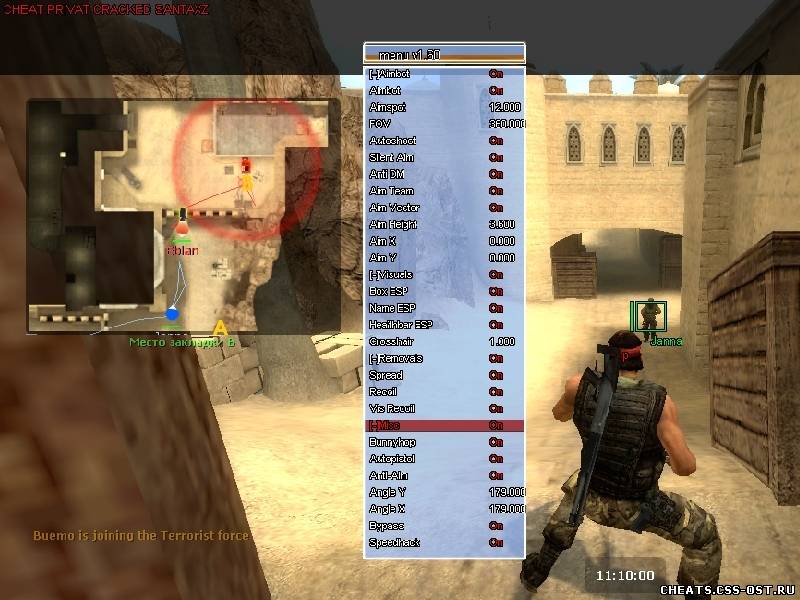Select the Autoshoot row in the menu

(x=445, y=141)
